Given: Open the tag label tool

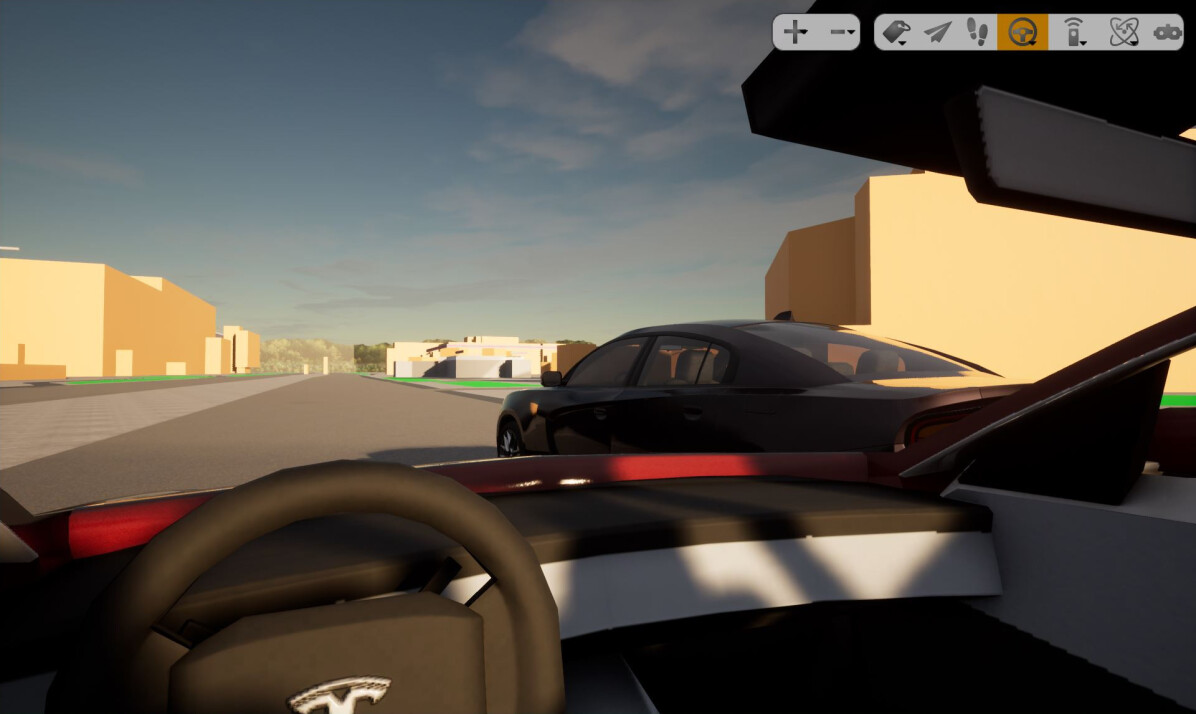Looking at the screenshot, I should [x=896, y=32].
